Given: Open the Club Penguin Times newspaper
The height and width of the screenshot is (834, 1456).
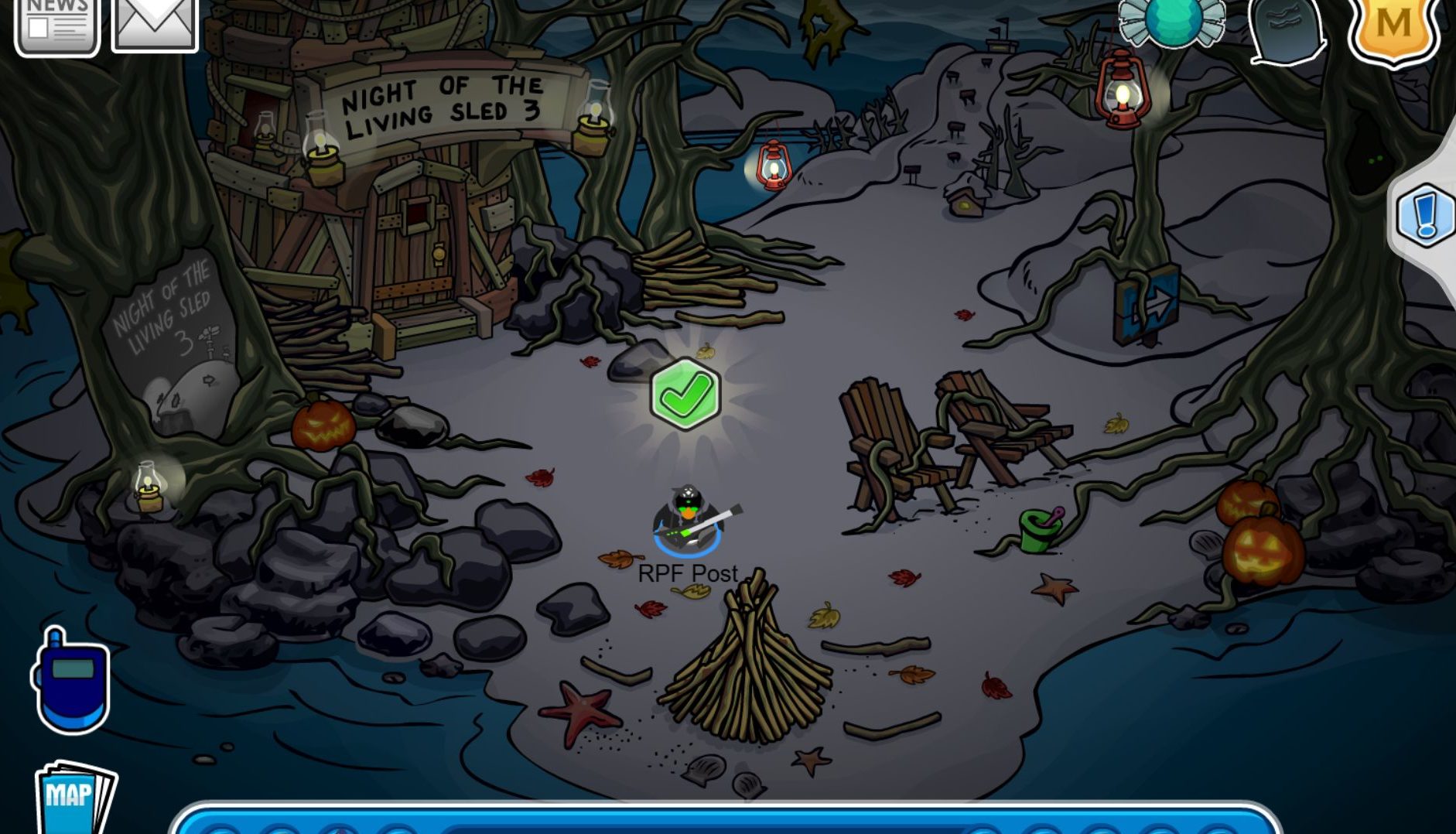Looking at the screenshot, I should click(x=54, y=23).
